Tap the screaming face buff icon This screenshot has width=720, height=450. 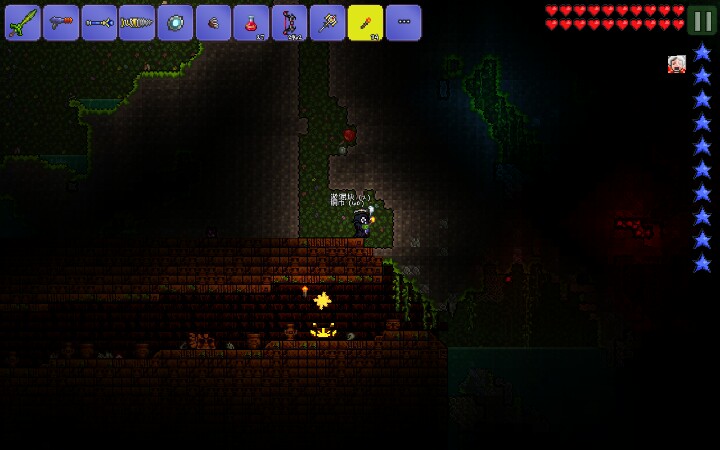(677, 64)
